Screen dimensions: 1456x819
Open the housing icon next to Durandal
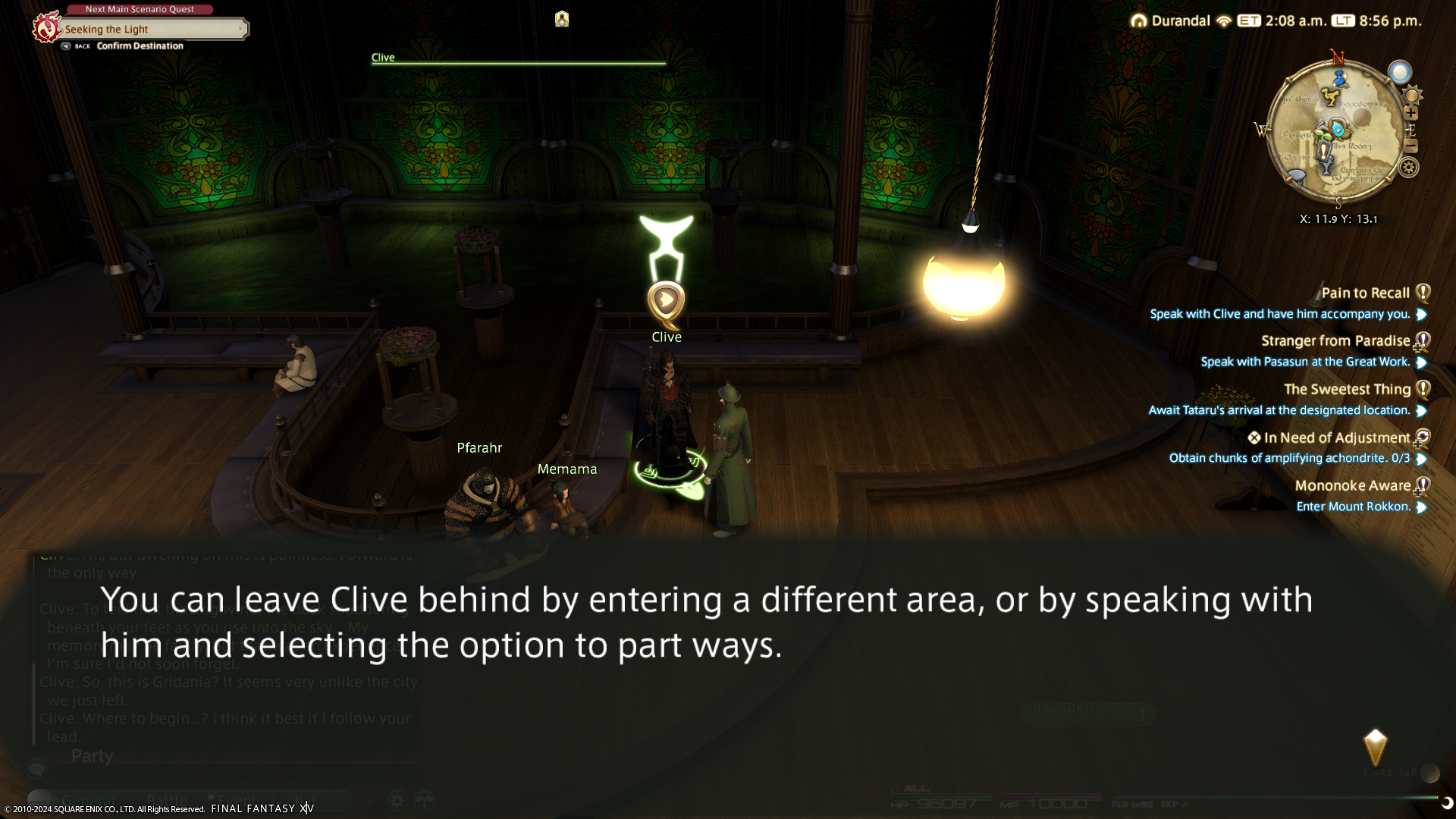[1138, 21]
